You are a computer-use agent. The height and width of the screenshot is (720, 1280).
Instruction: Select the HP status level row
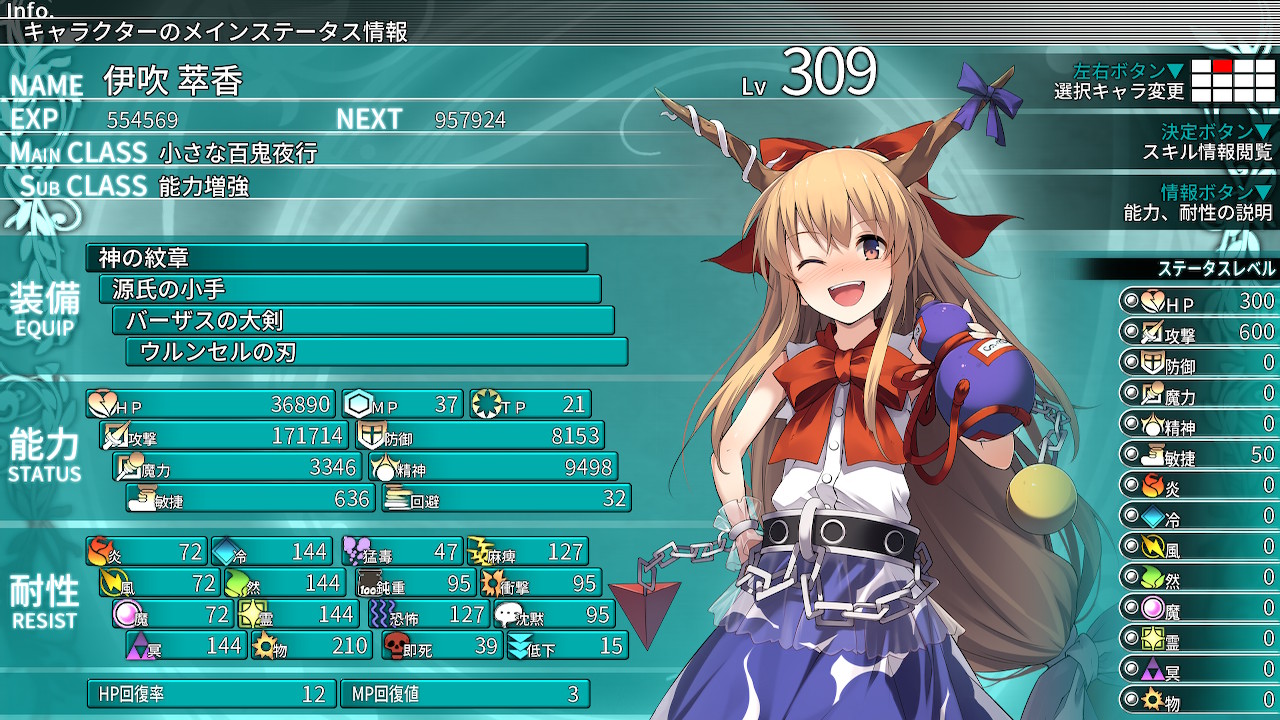[x=1198, y=301]
